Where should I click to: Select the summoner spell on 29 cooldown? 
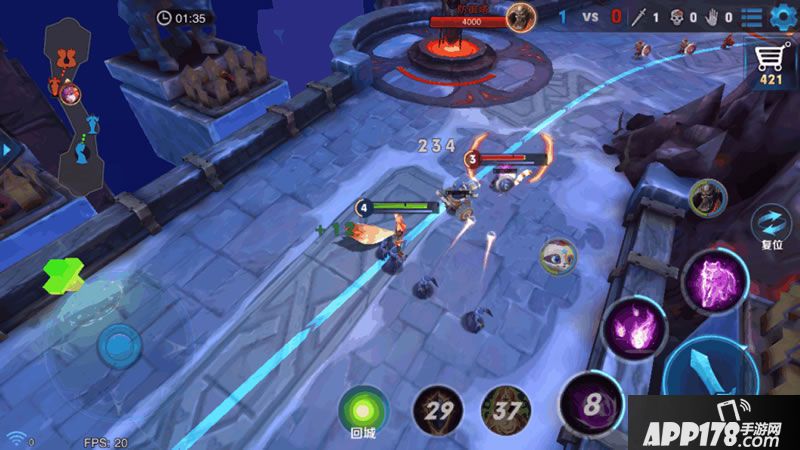tap(438, 410)
